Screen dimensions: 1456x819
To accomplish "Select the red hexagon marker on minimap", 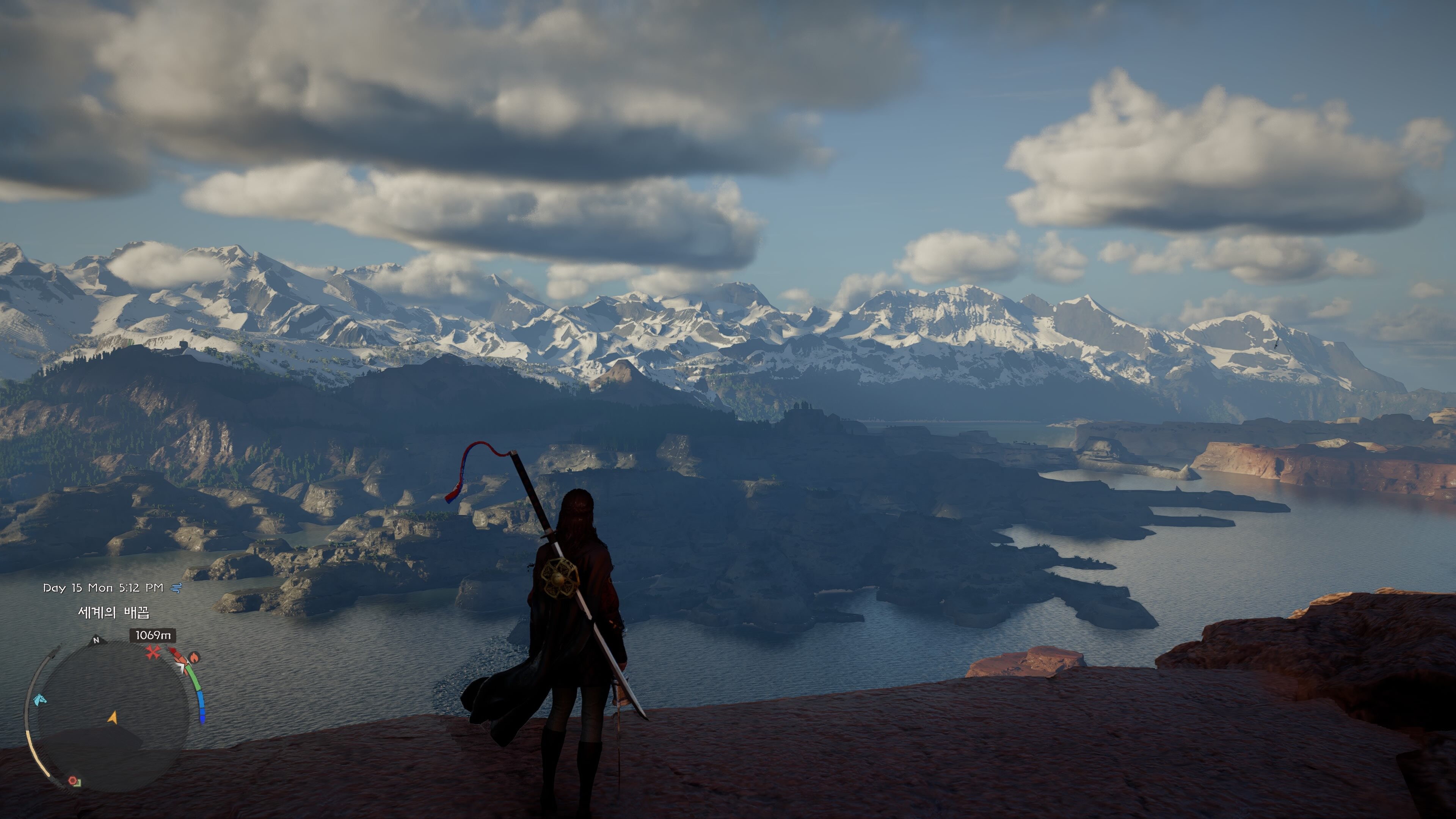I will pyautogui.click(x=73, y=781).
